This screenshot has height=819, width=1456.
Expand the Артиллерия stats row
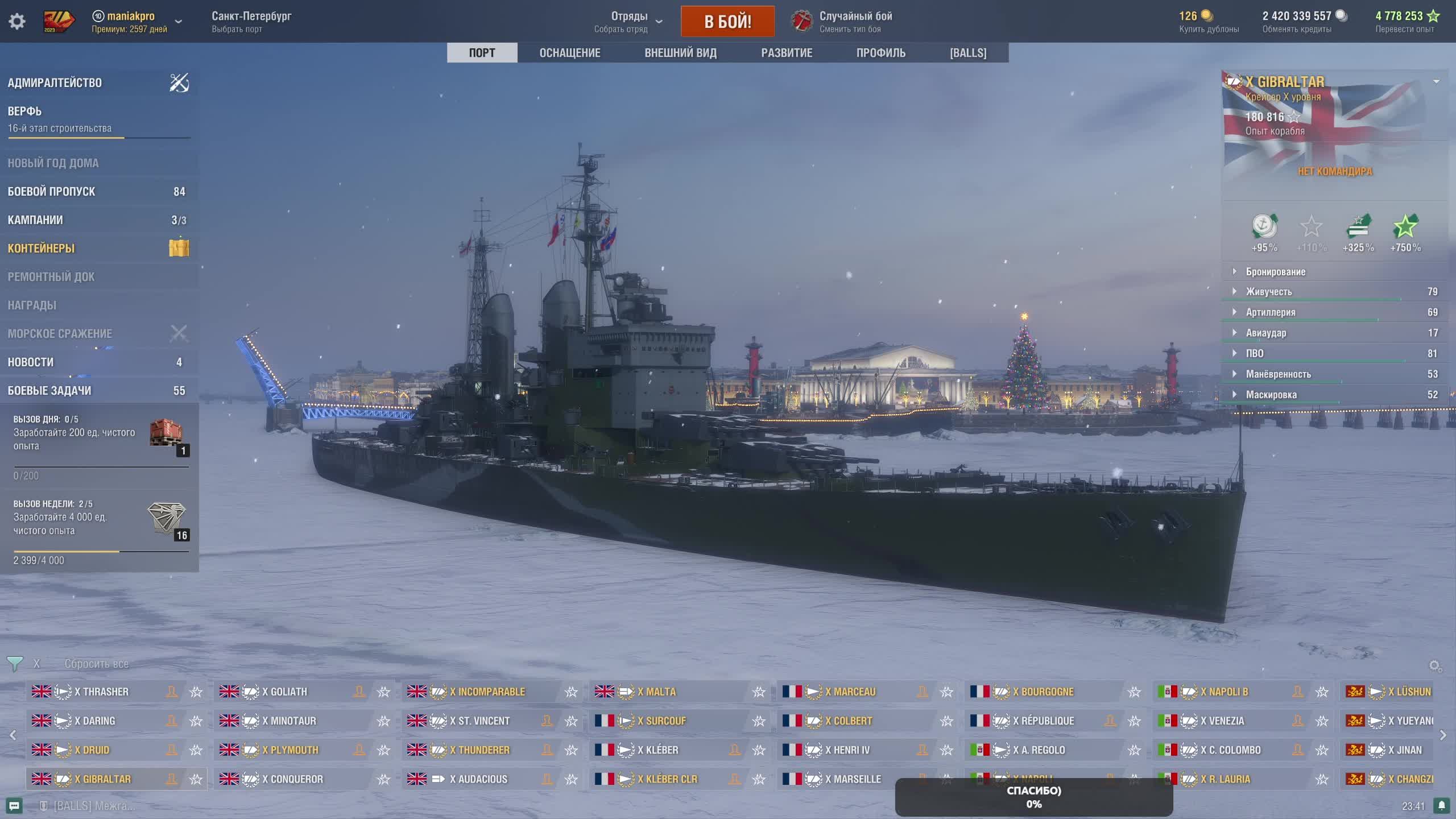(1271, 312)
